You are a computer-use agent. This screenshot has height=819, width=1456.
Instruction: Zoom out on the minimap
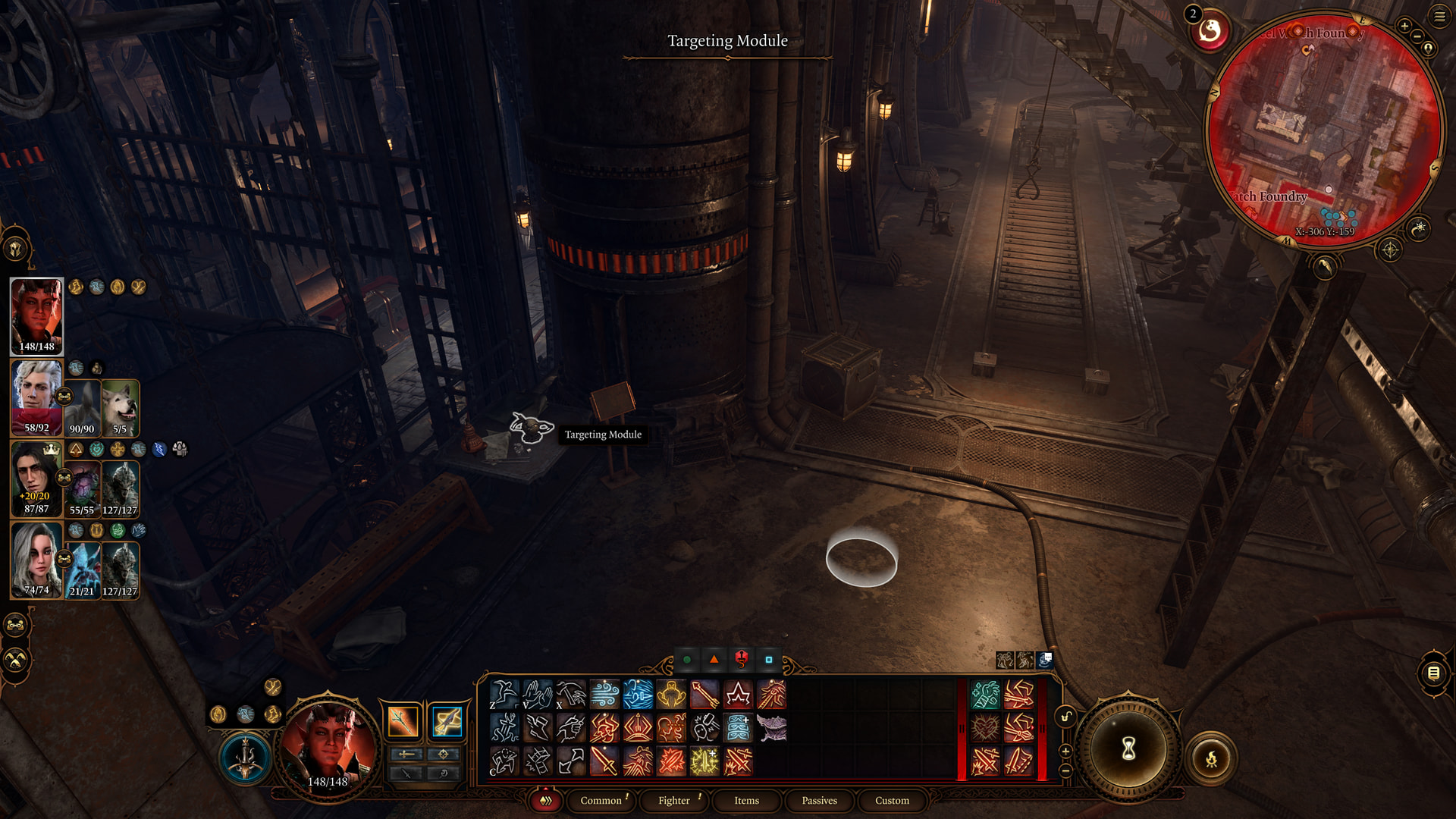[x=1417, y=36]
